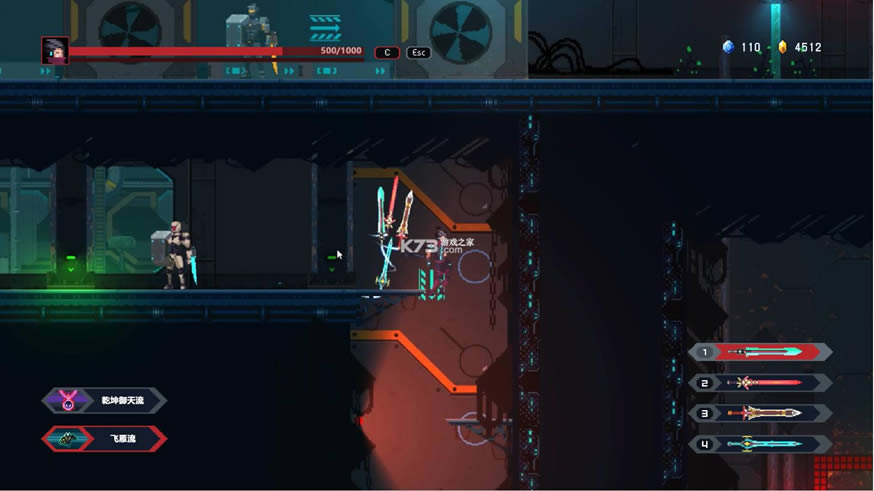The height and width of the screenshot is (491, 874).
Task: Select the gold-and-white sword in slot 3
Action: click(x=761, y=413)
